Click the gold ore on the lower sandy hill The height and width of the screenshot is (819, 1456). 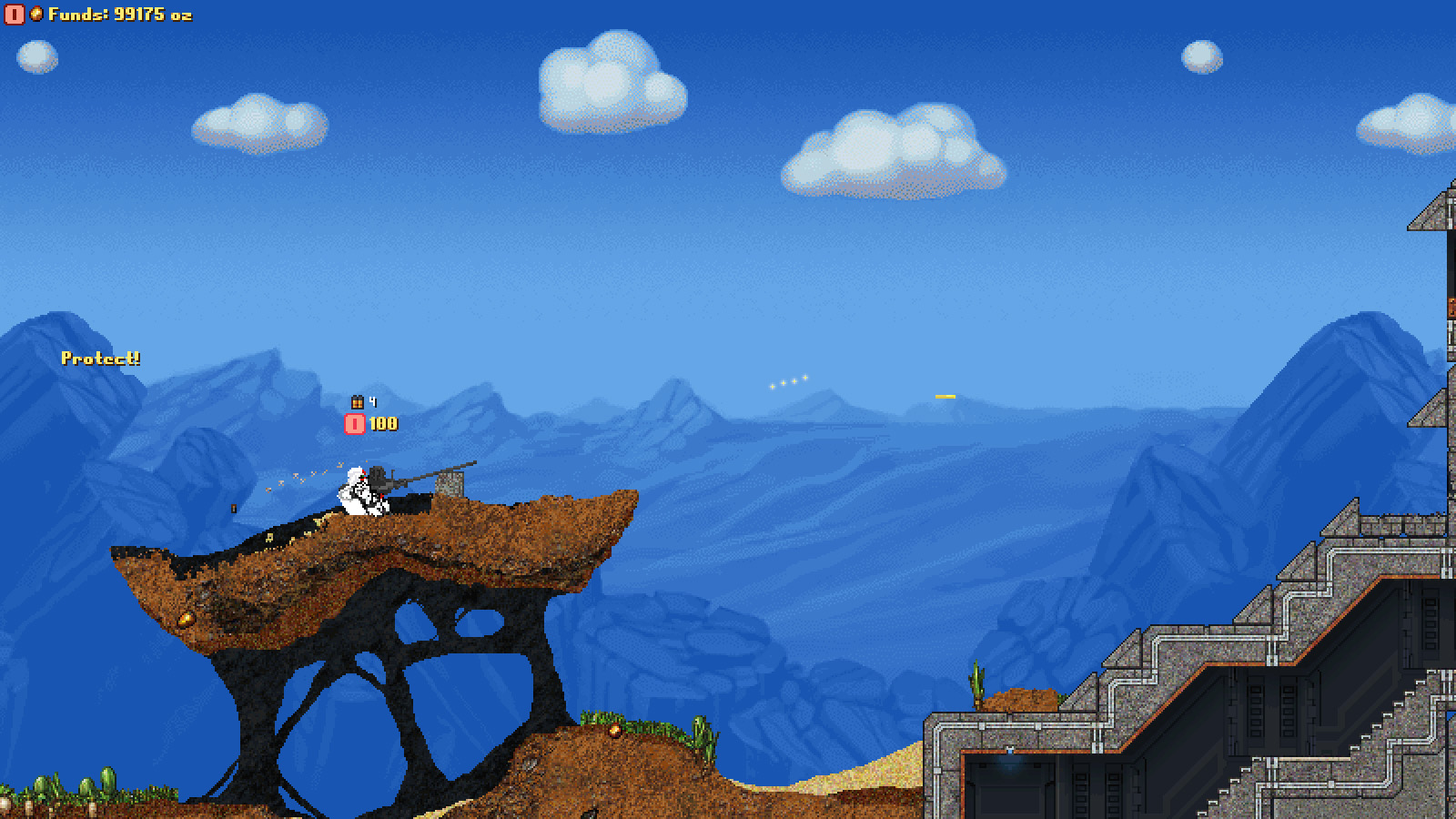[x=617, y=730]
